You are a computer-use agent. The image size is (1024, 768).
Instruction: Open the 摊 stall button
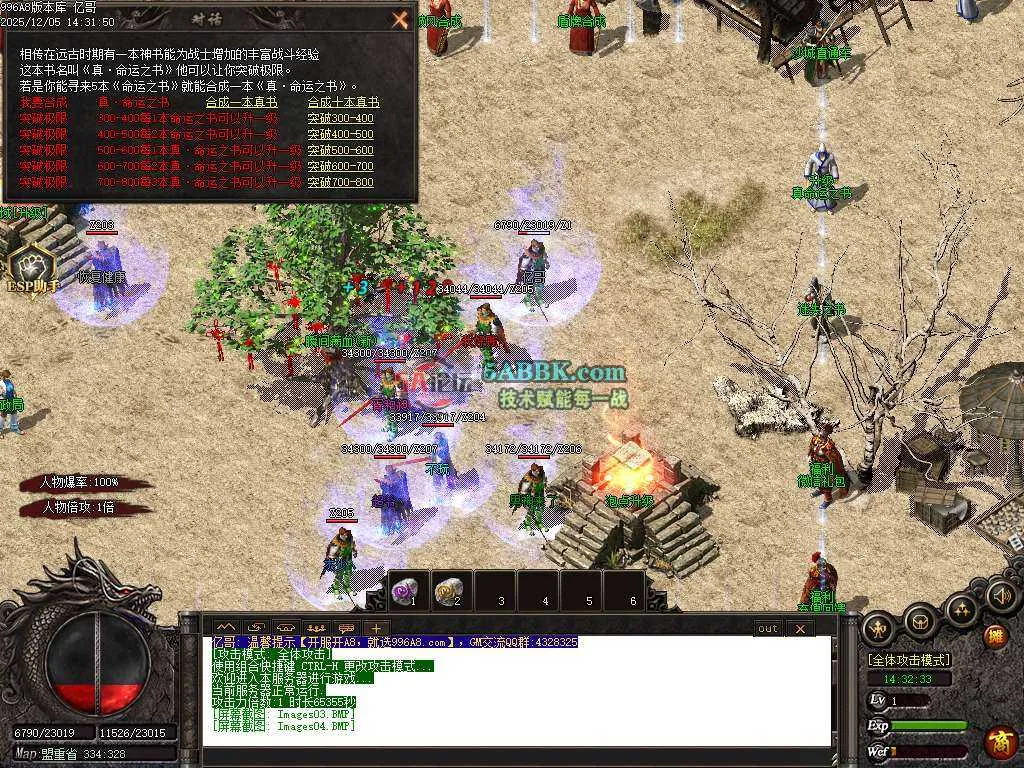point(995,636)
